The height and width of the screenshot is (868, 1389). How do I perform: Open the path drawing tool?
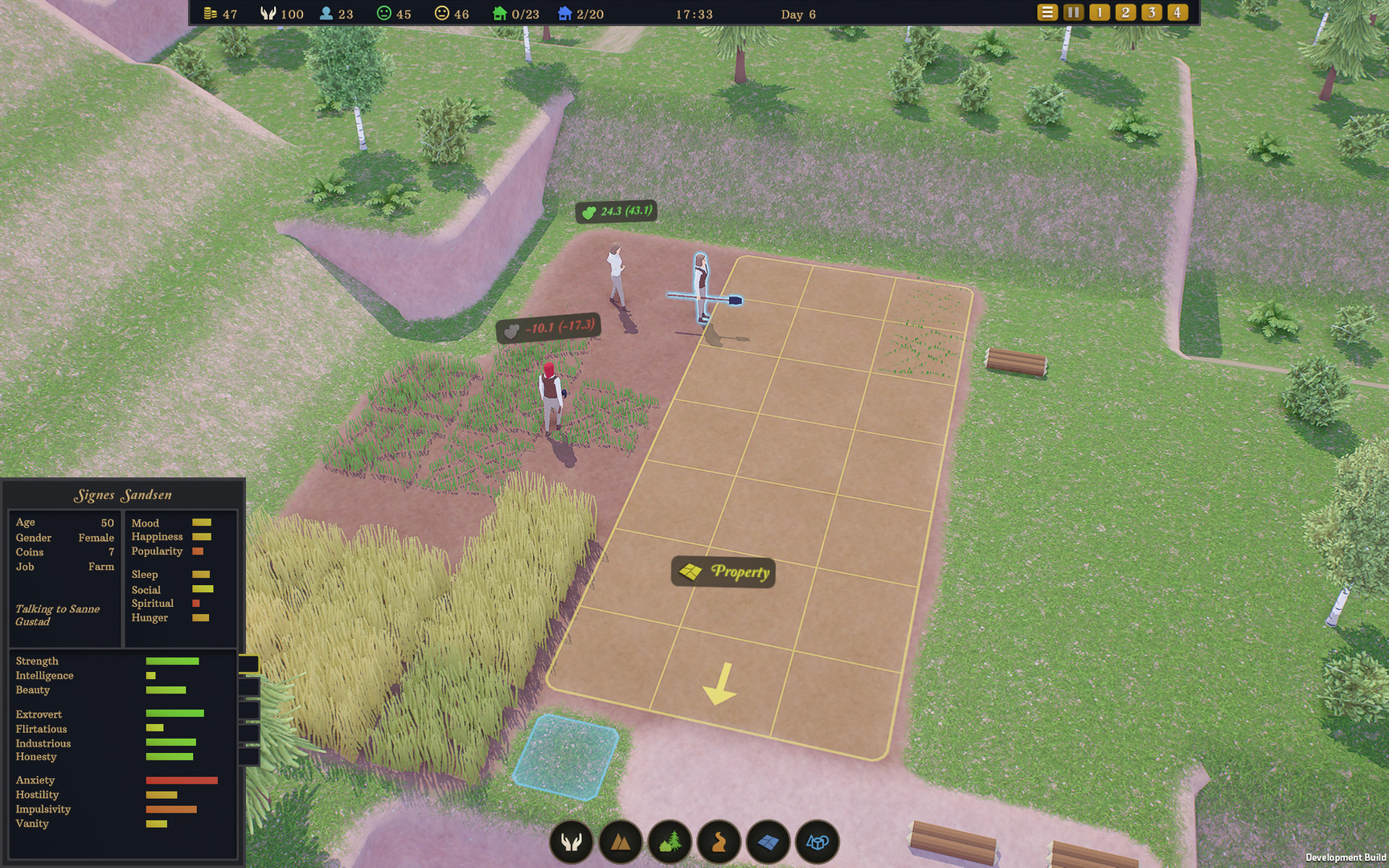(719, 842)
